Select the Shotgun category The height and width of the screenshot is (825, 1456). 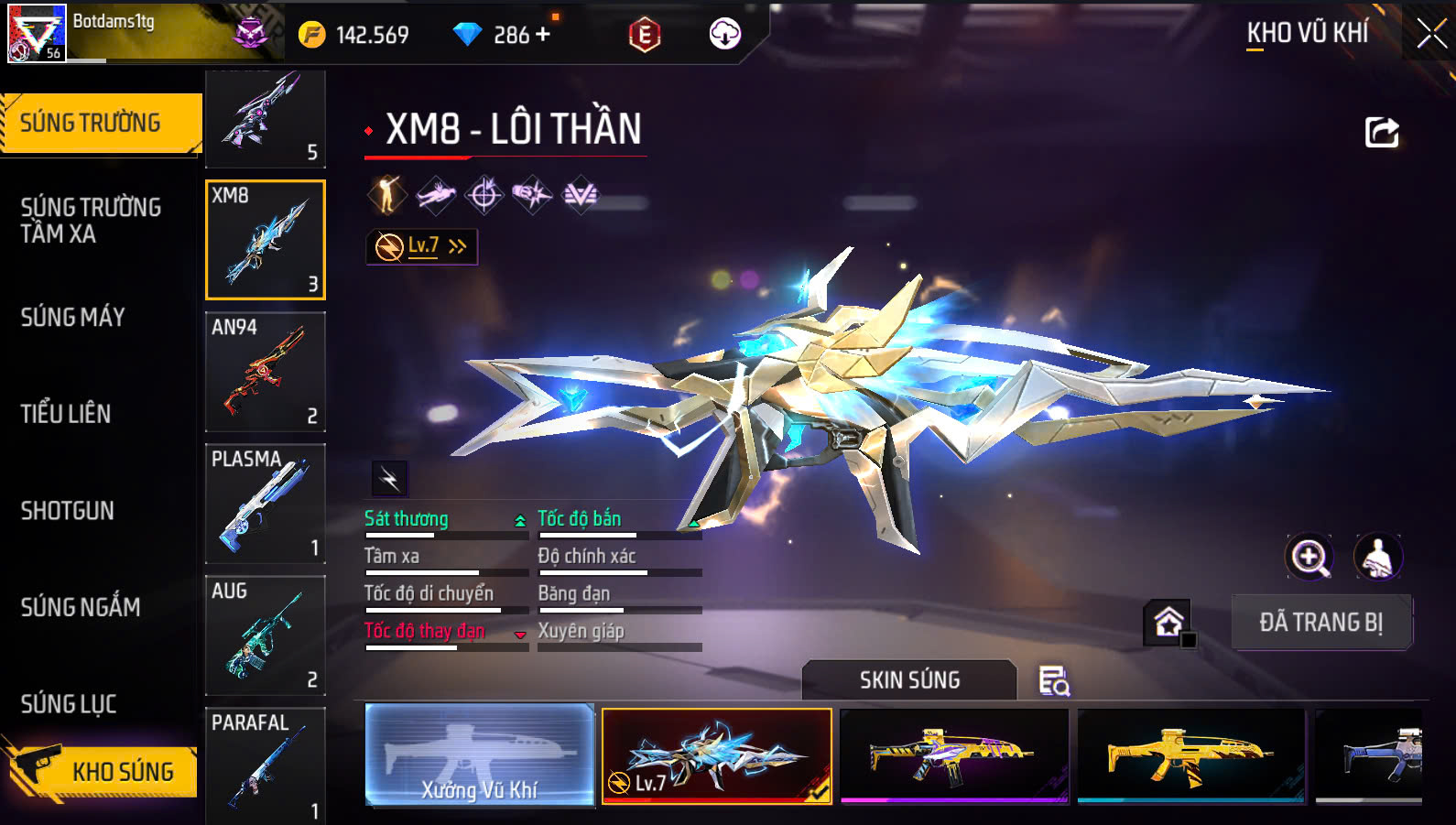[x=68, y=511]
